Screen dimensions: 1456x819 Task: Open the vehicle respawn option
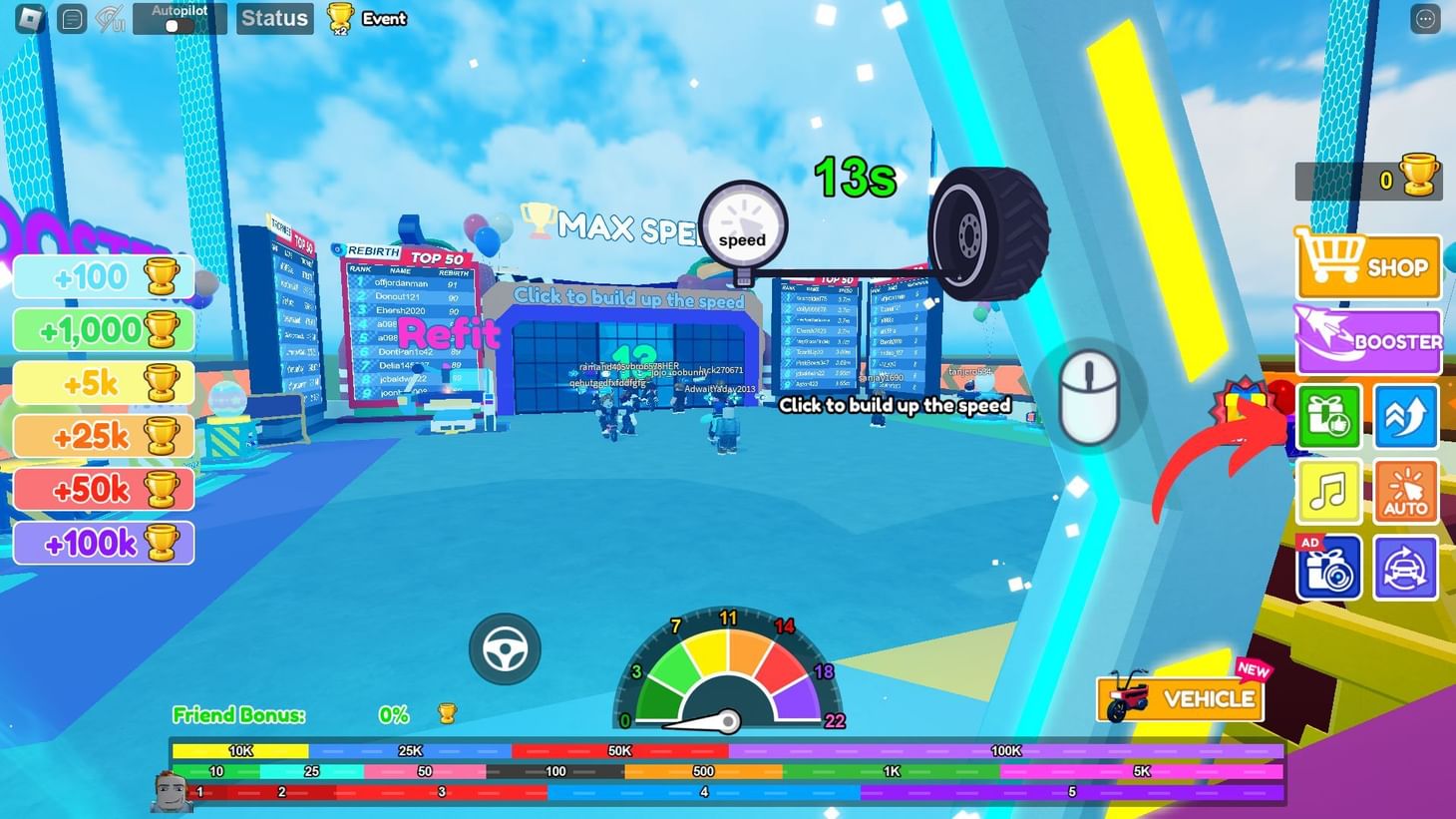(1405, 566)
